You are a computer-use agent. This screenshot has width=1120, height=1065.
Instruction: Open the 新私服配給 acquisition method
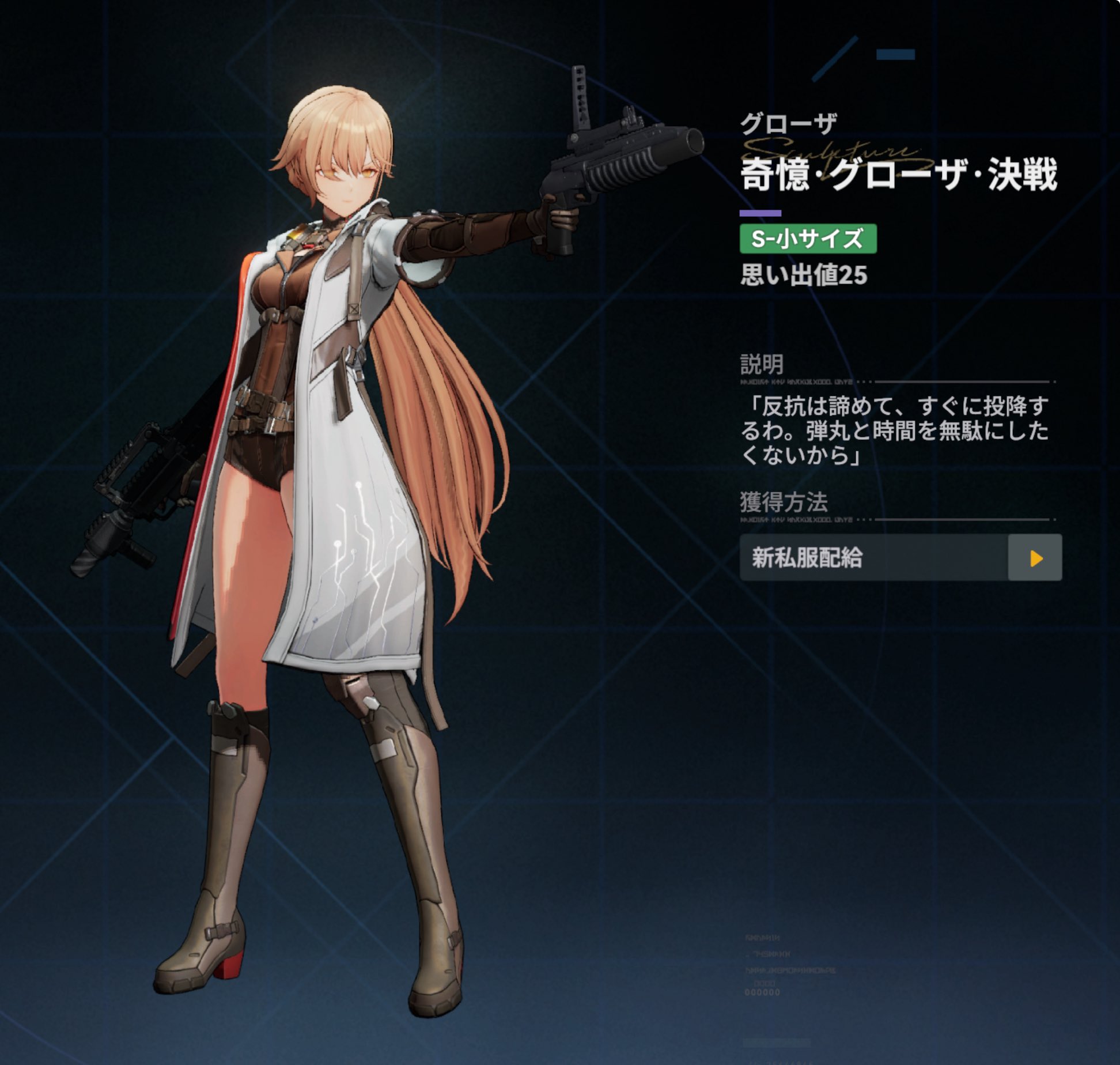[x=1035, y=557]
